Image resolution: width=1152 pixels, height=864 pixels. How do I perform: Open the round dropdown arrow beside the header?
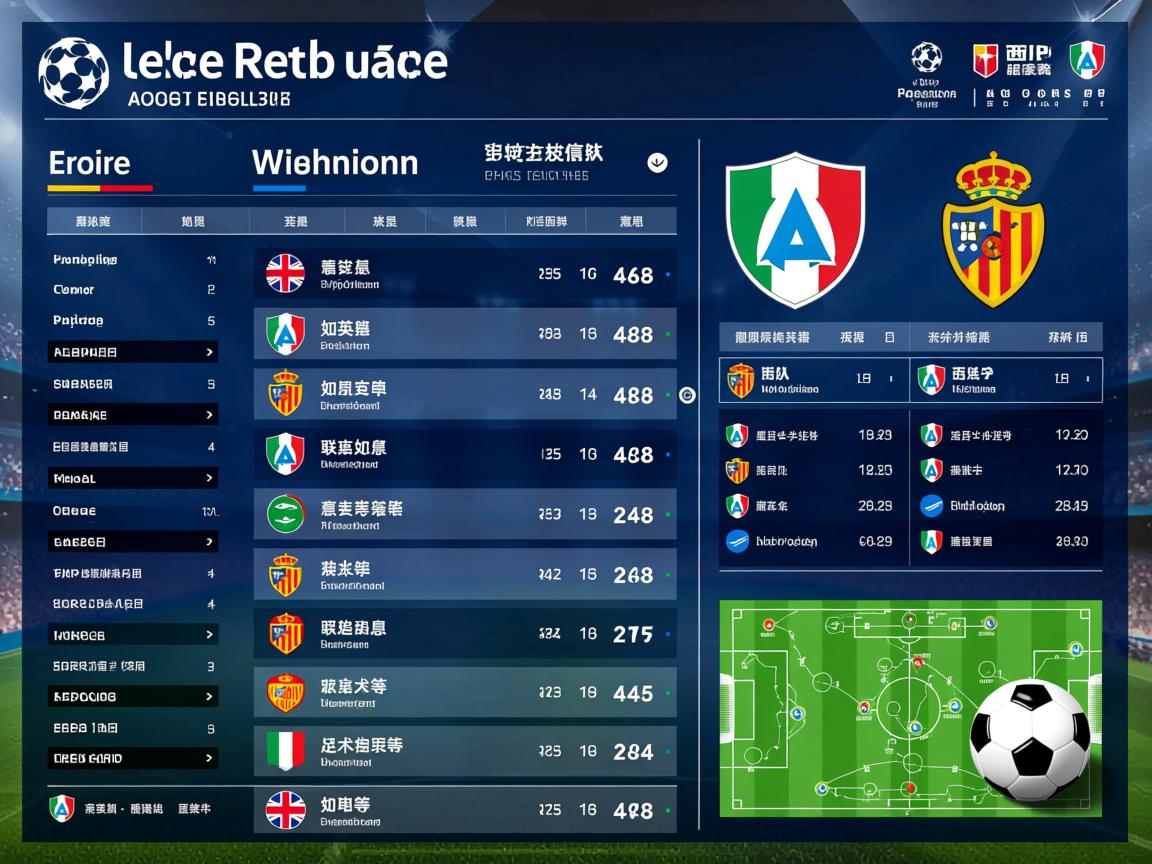coord(657,162)
